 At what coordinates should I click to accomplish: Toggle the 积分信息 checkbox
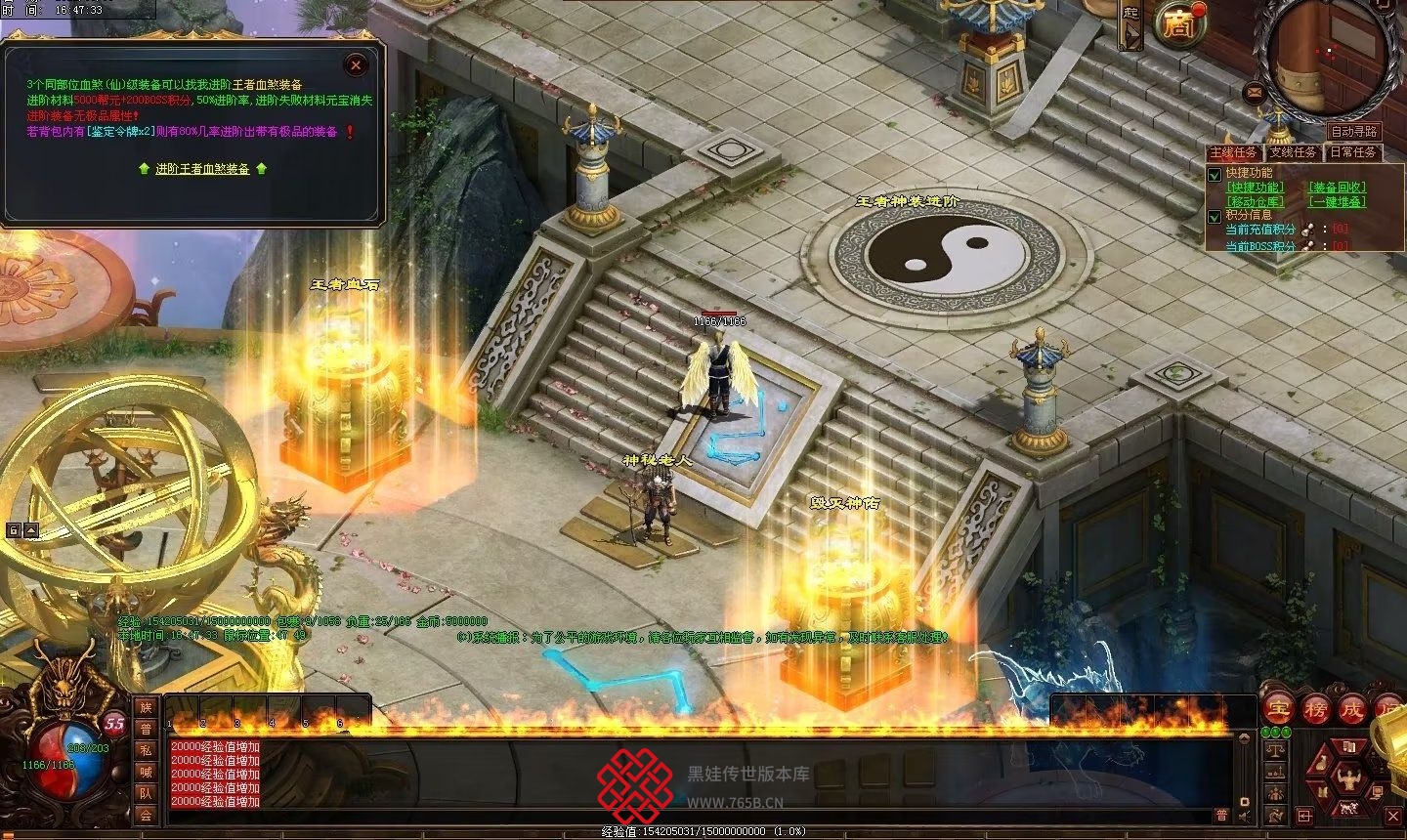pyautogui.click(x=1215, y=217)
